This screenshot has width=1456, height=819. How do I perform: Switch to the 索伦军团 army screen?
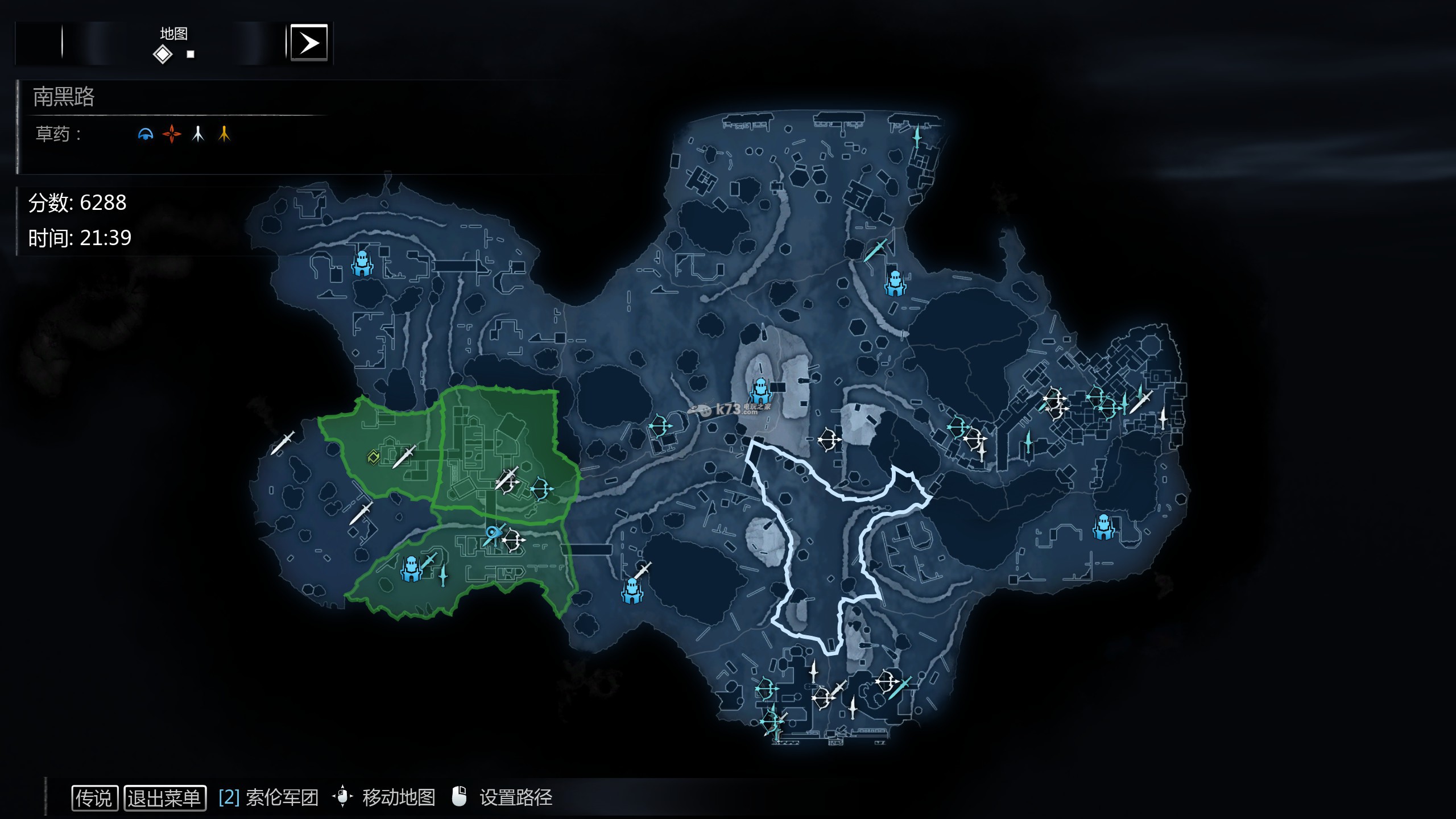268,797
